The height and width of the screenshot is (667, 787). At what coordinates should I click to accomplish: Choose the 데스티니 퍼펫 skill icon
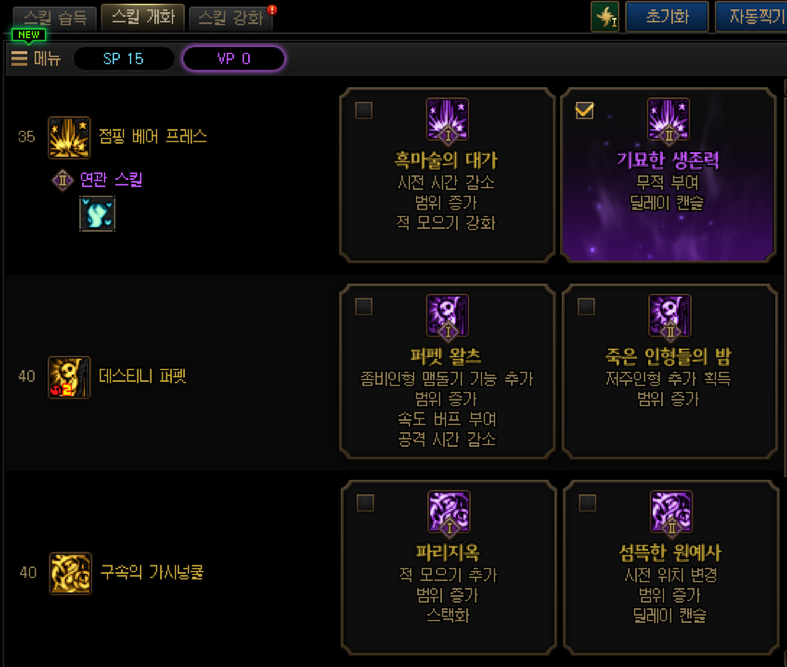(x=69, y=377)
